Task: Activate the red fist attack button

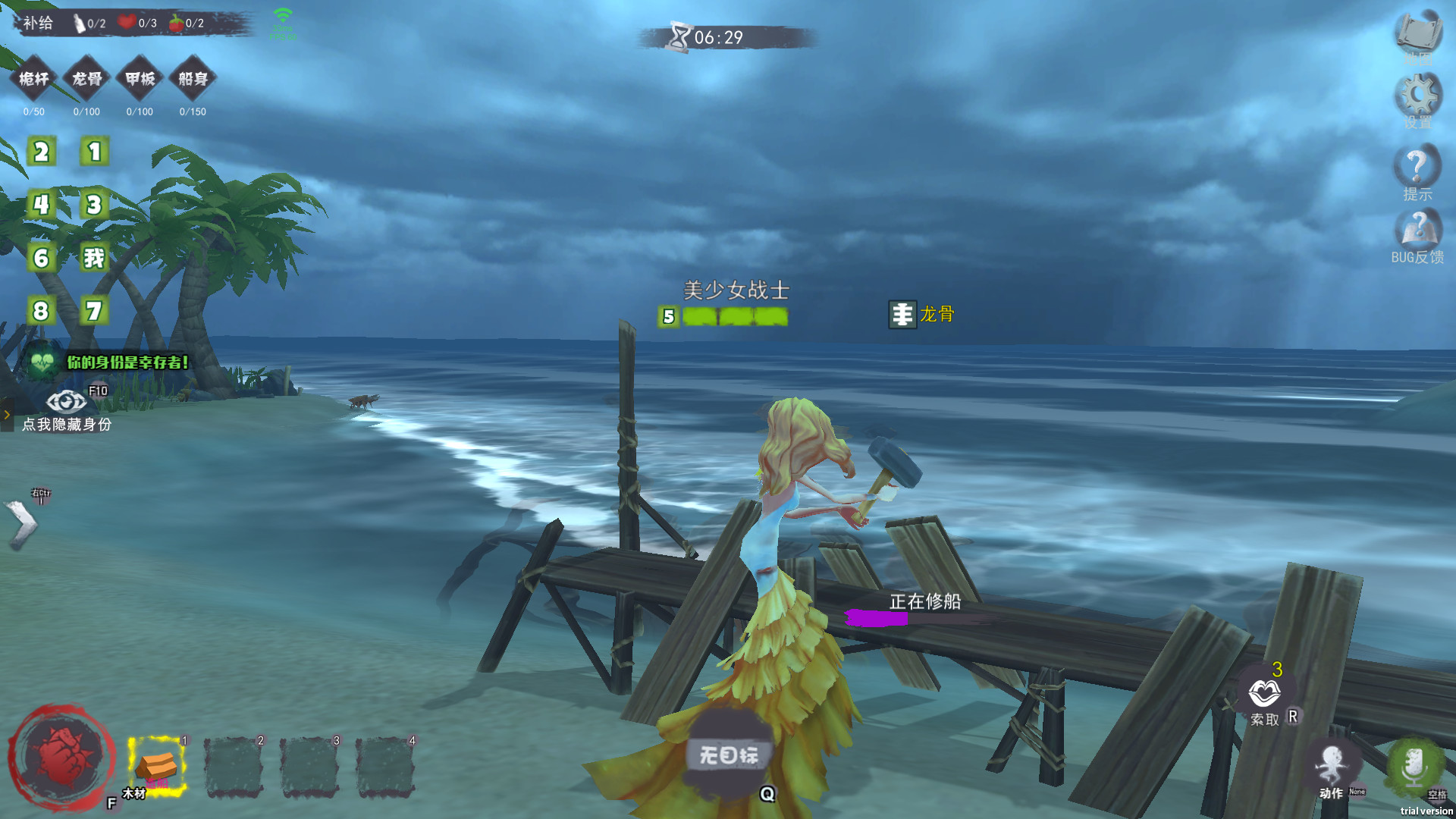Action: [62, 757]
